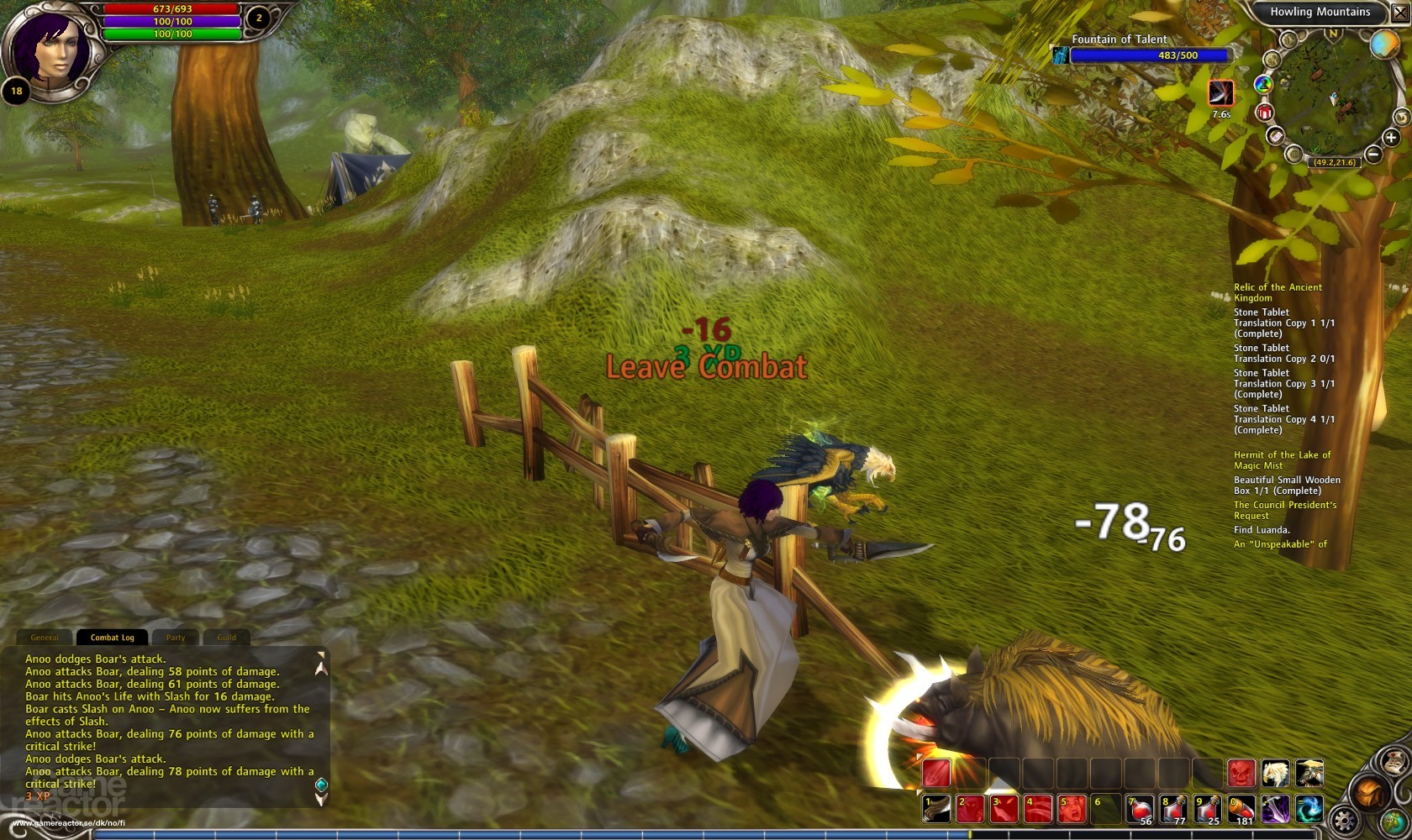This screenshot has width=1412, height=840.
Task: Trigger the sword attack in slot 1
Action: coord(937,809)
